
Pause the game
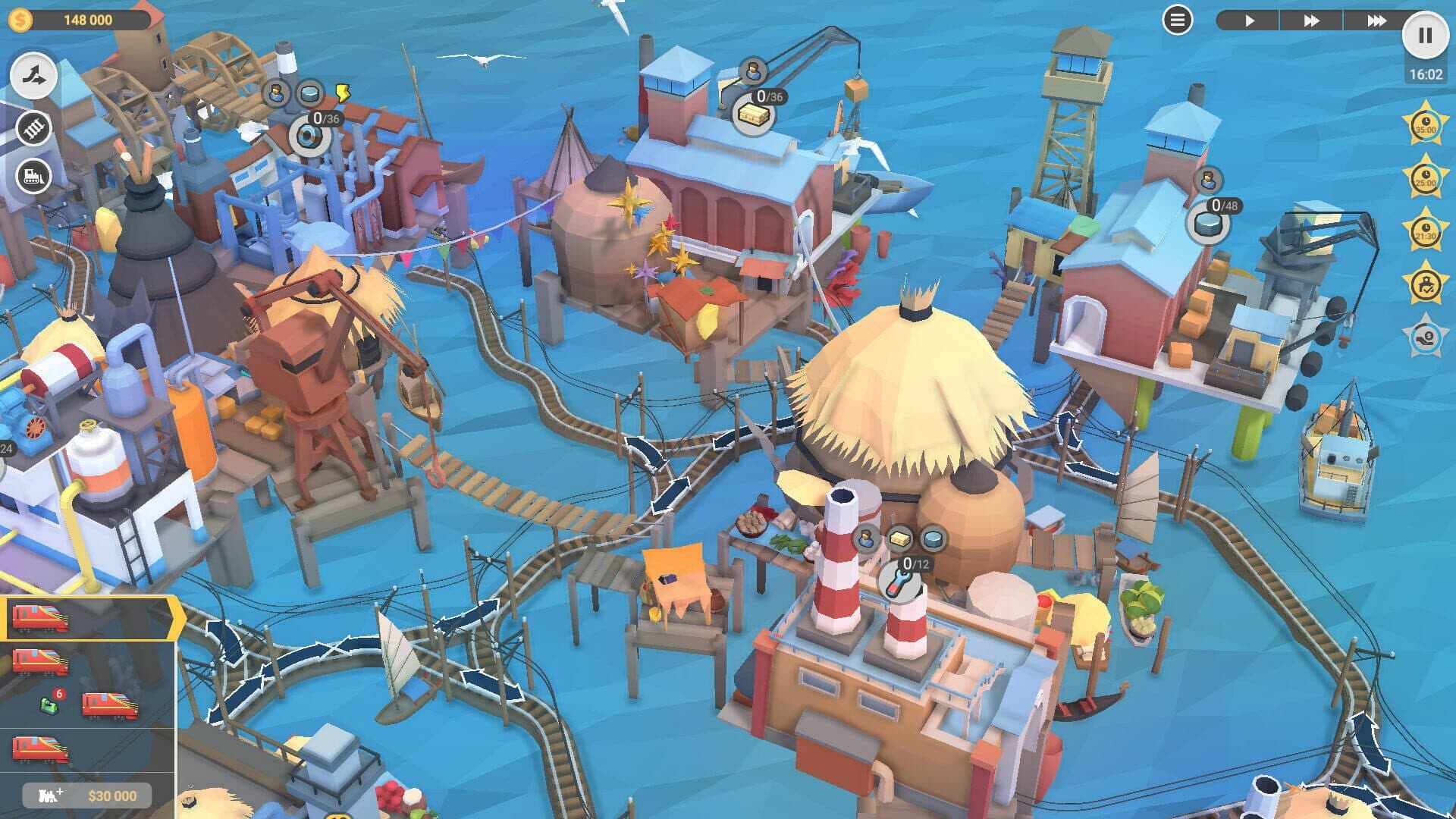click(1425, 36)
